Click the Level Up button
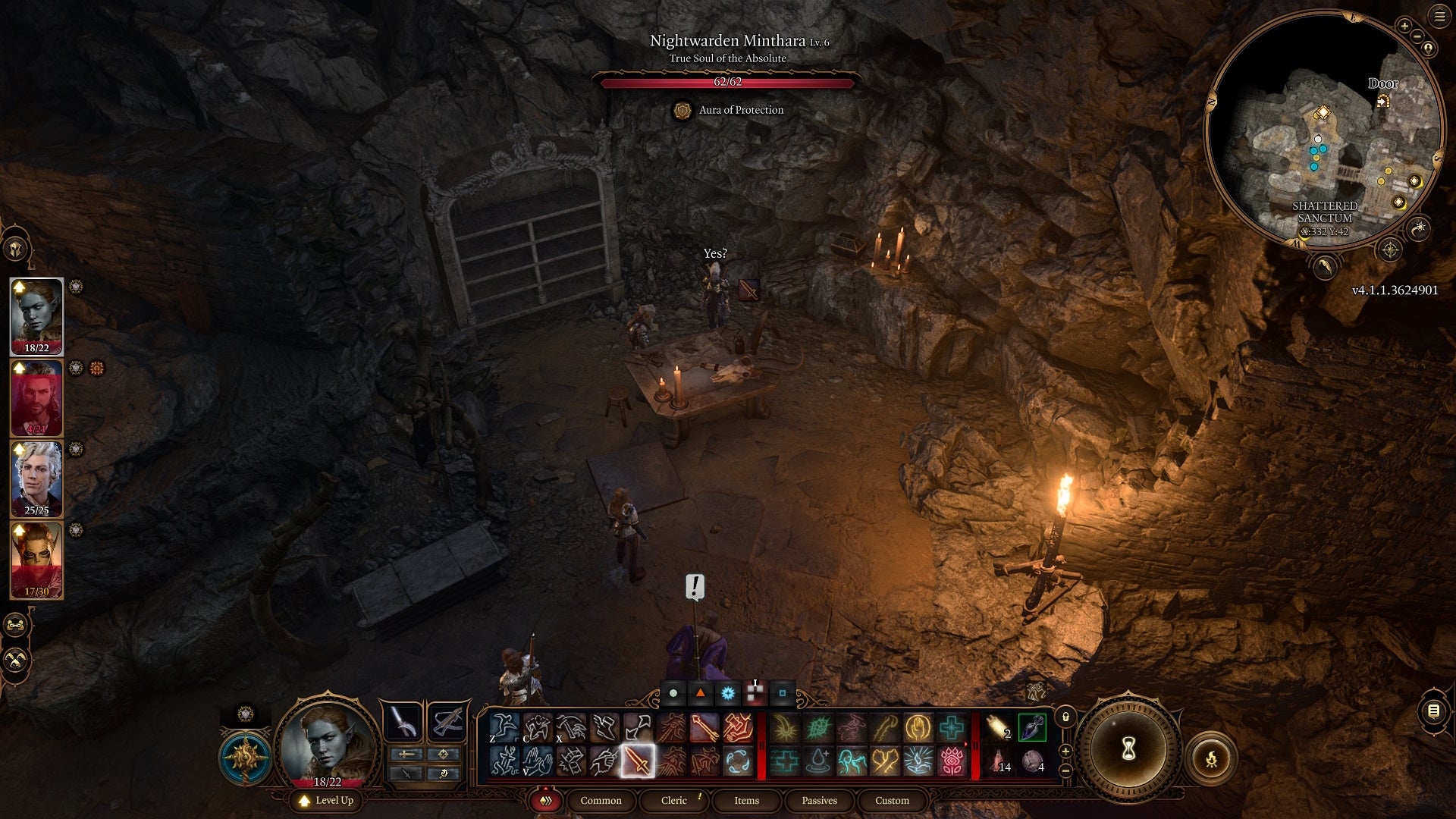 pyautogui.click(x=327, y=801)
